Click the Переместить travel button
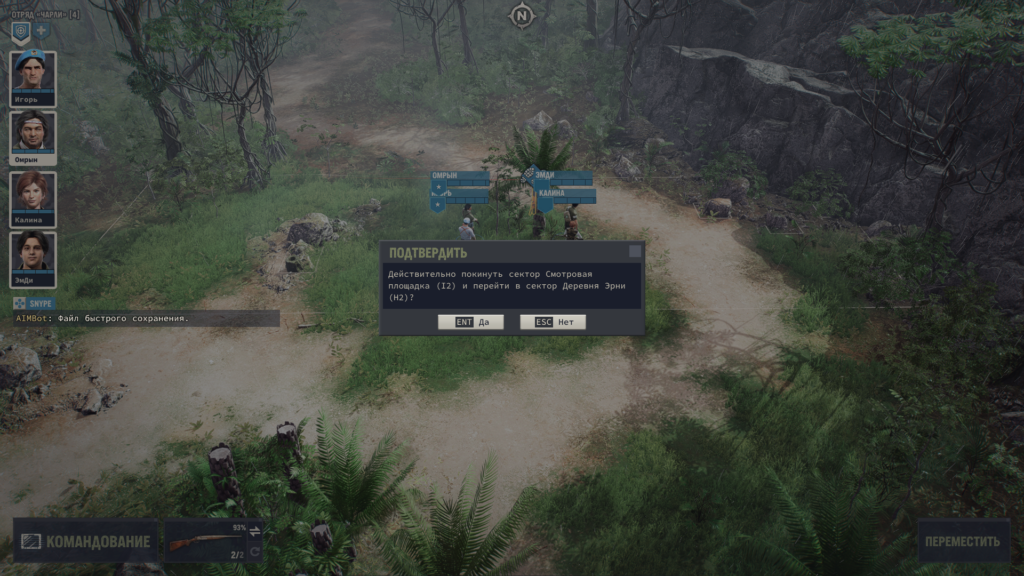Screen dimensions: 1024x576 click(962, 541)
